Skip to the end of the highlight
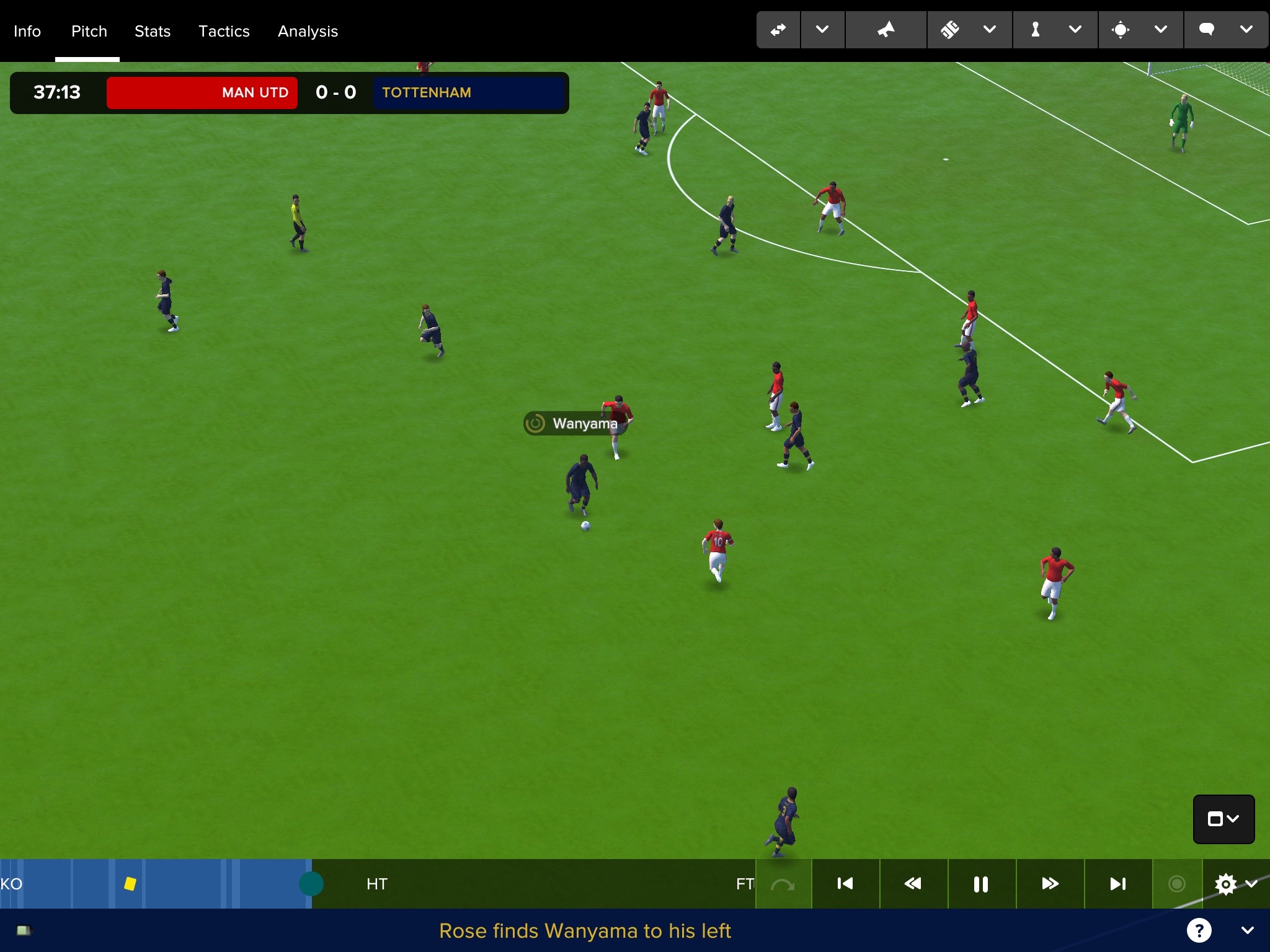1270x952 pixels. pos(1118,884)
